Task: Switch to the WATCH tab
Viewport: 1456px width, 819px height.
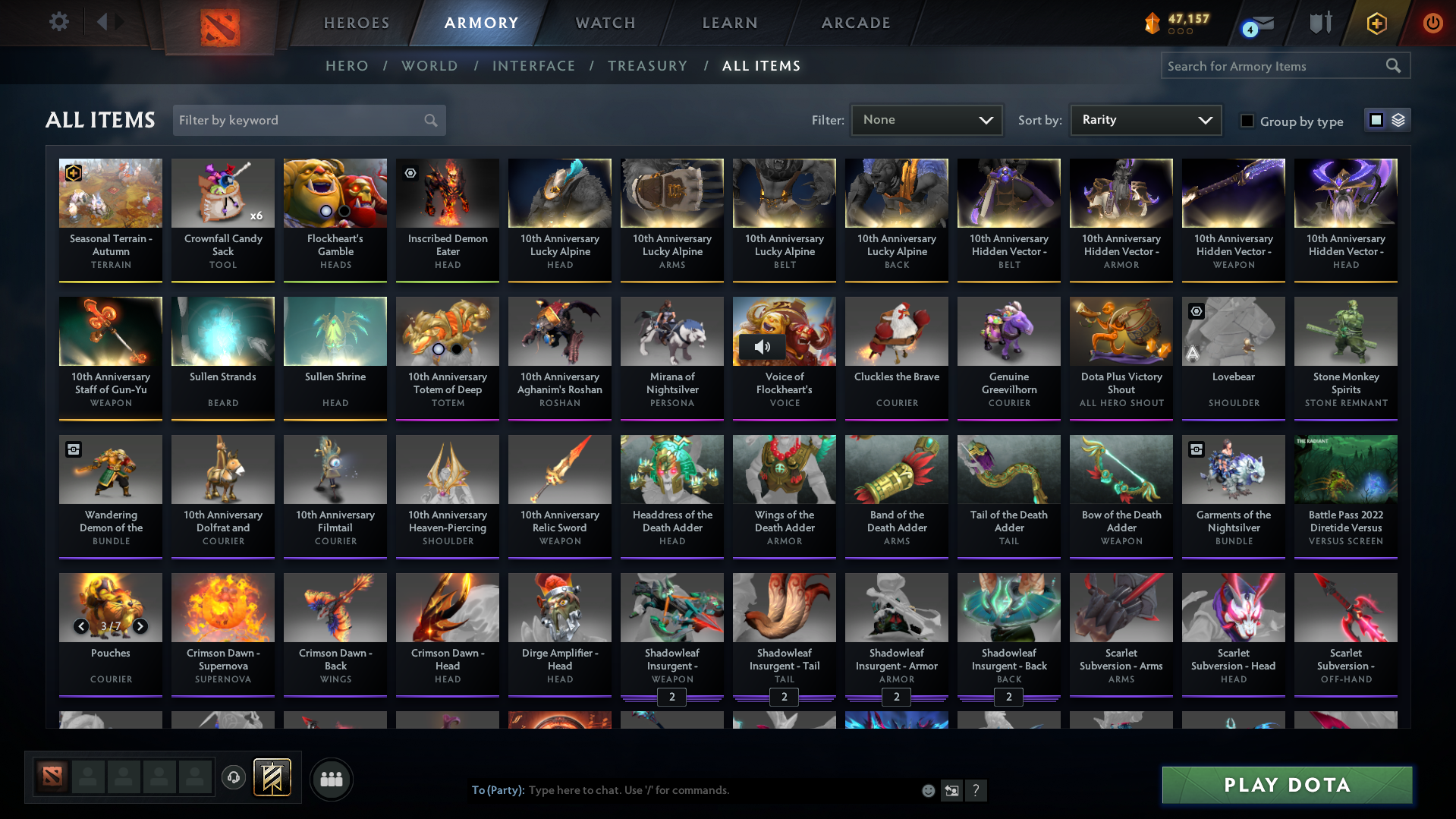Action: click(605, 23)
